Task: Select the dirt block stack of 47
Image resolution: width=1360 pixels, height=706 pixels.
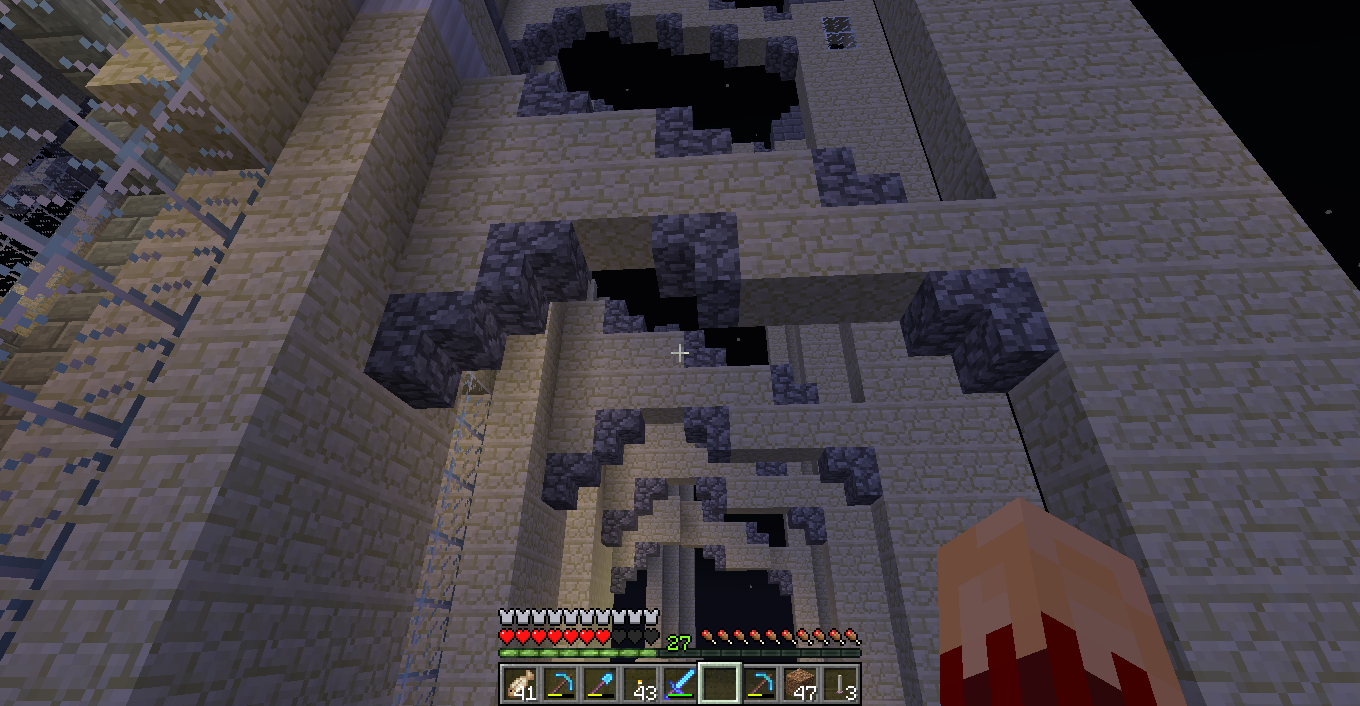Action: [800, 684]
